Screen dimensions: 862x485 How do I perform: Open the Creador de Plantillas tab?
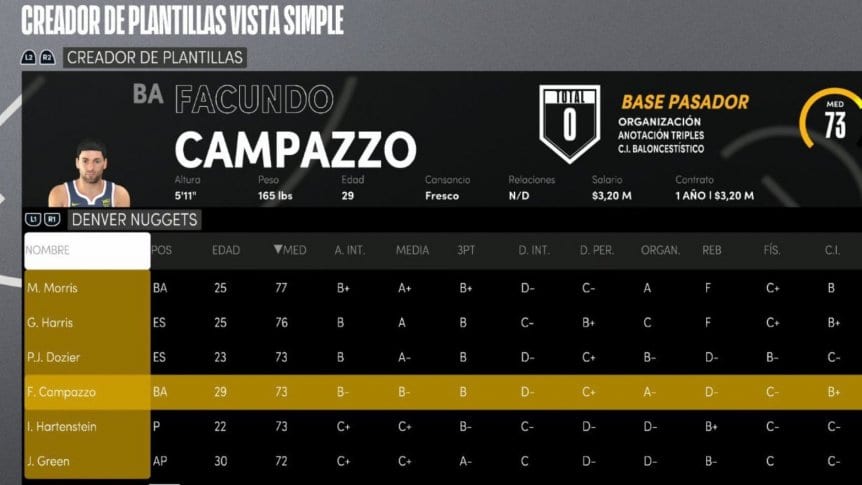154,58
